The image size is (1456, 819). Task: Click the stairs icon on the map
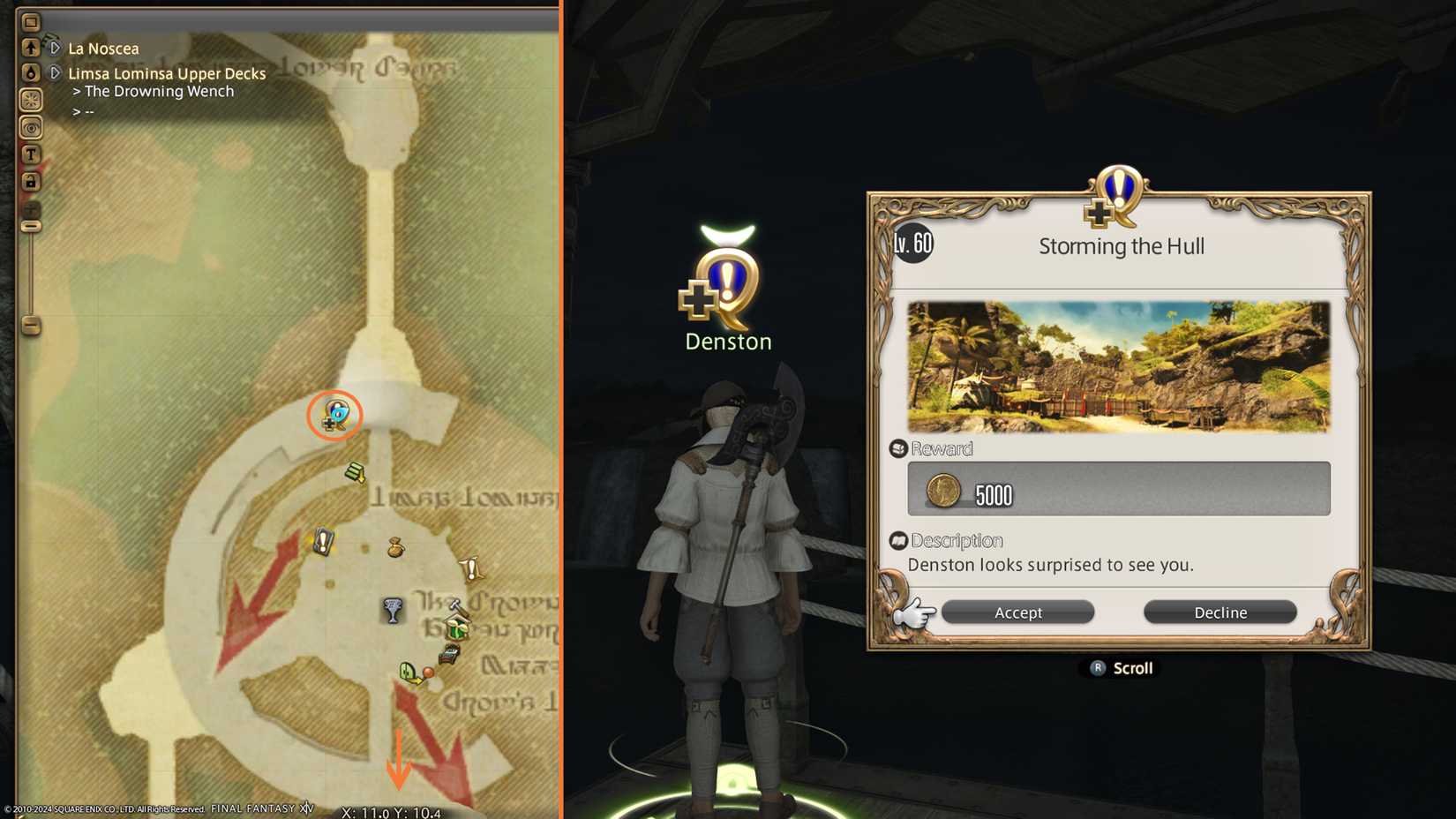(x=354, y=471)
